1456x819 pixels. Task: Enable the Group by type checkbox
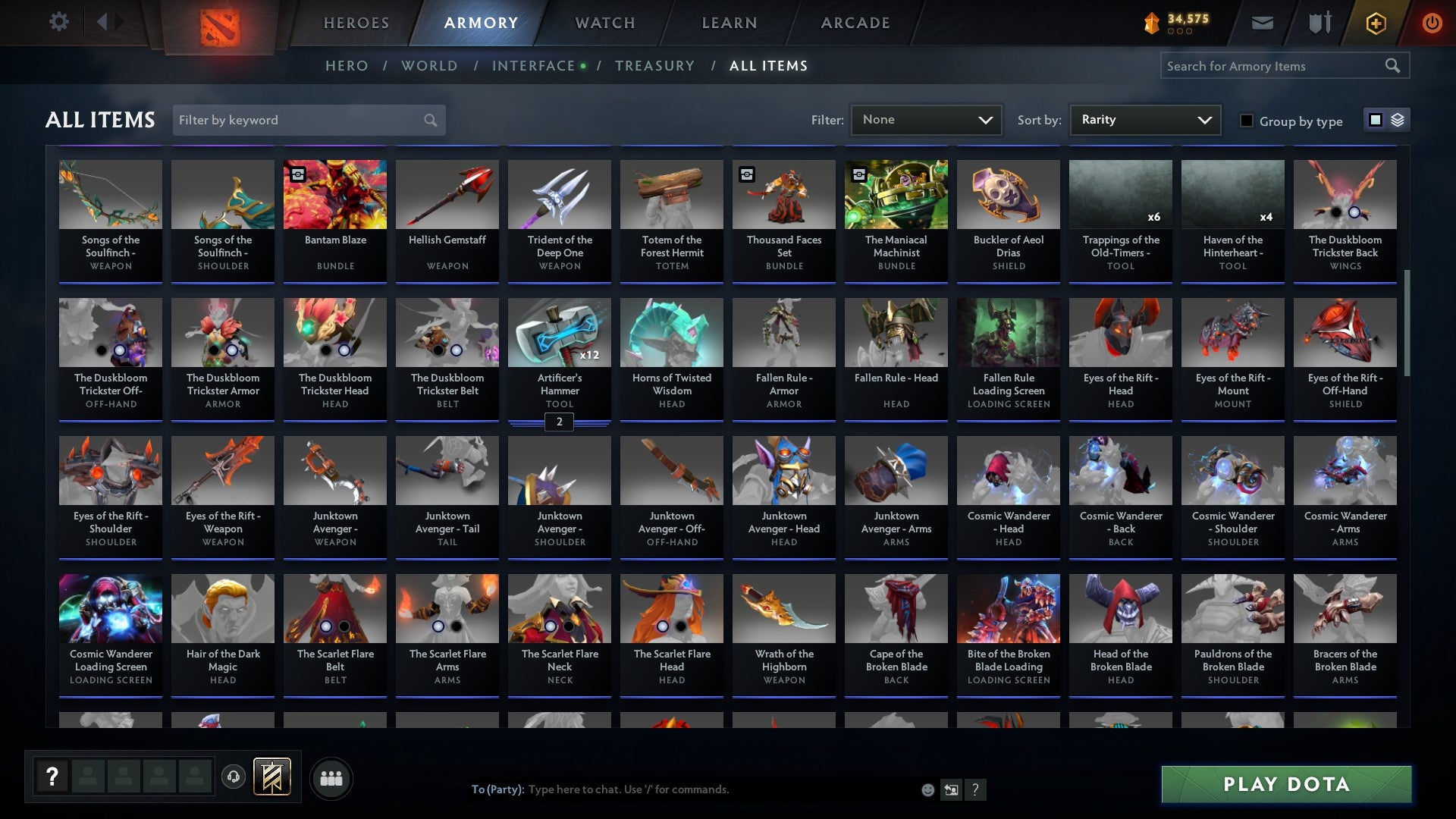[x=1247, y=121]
